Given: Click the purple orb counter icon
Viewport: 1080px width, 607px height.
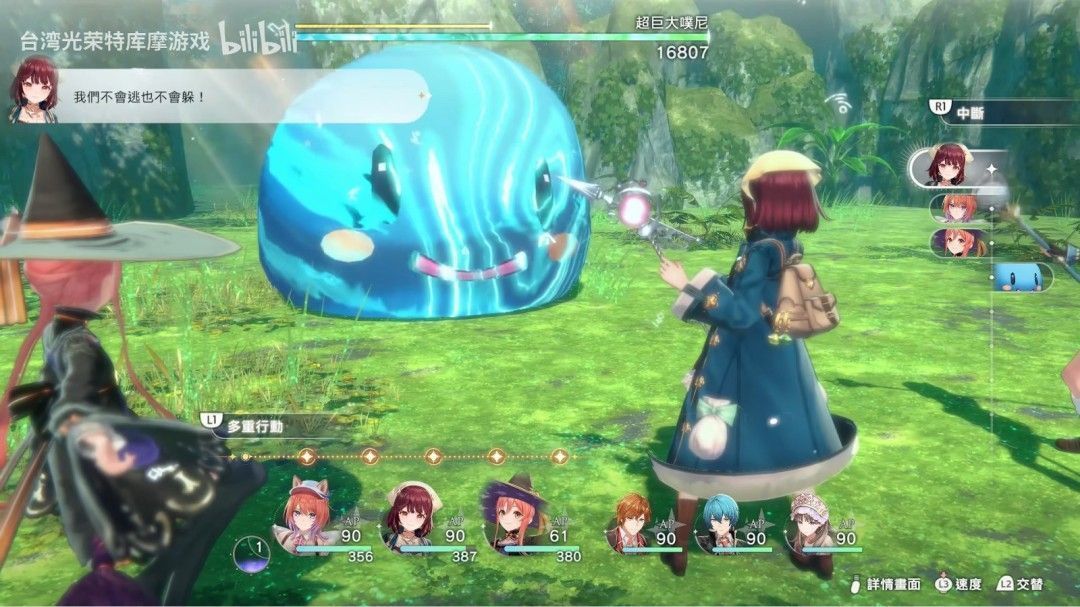Looking at the screenshot, I should pos(251,553).
